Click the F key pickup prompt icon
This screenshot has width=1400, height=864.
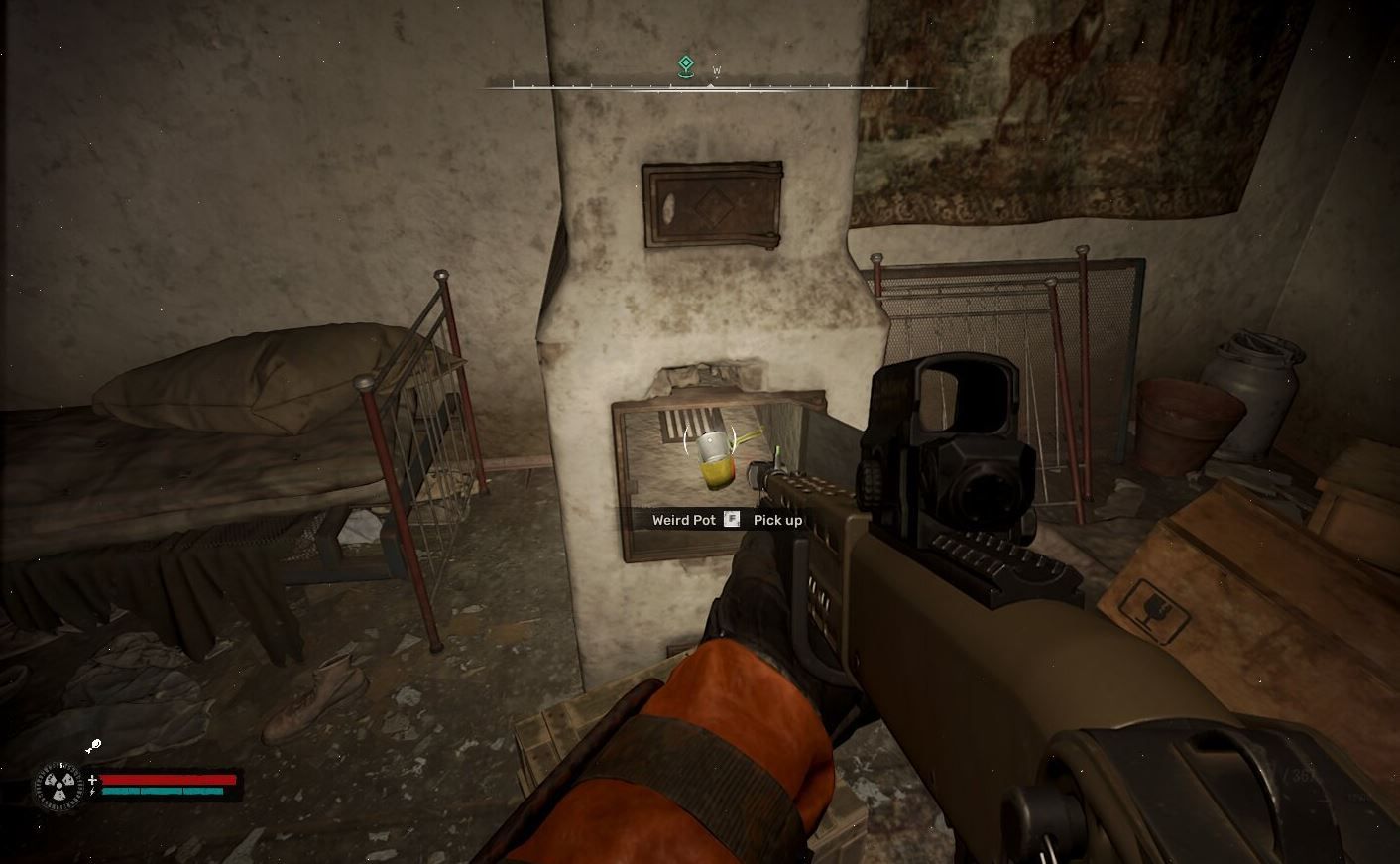click(x=731, y=520)
